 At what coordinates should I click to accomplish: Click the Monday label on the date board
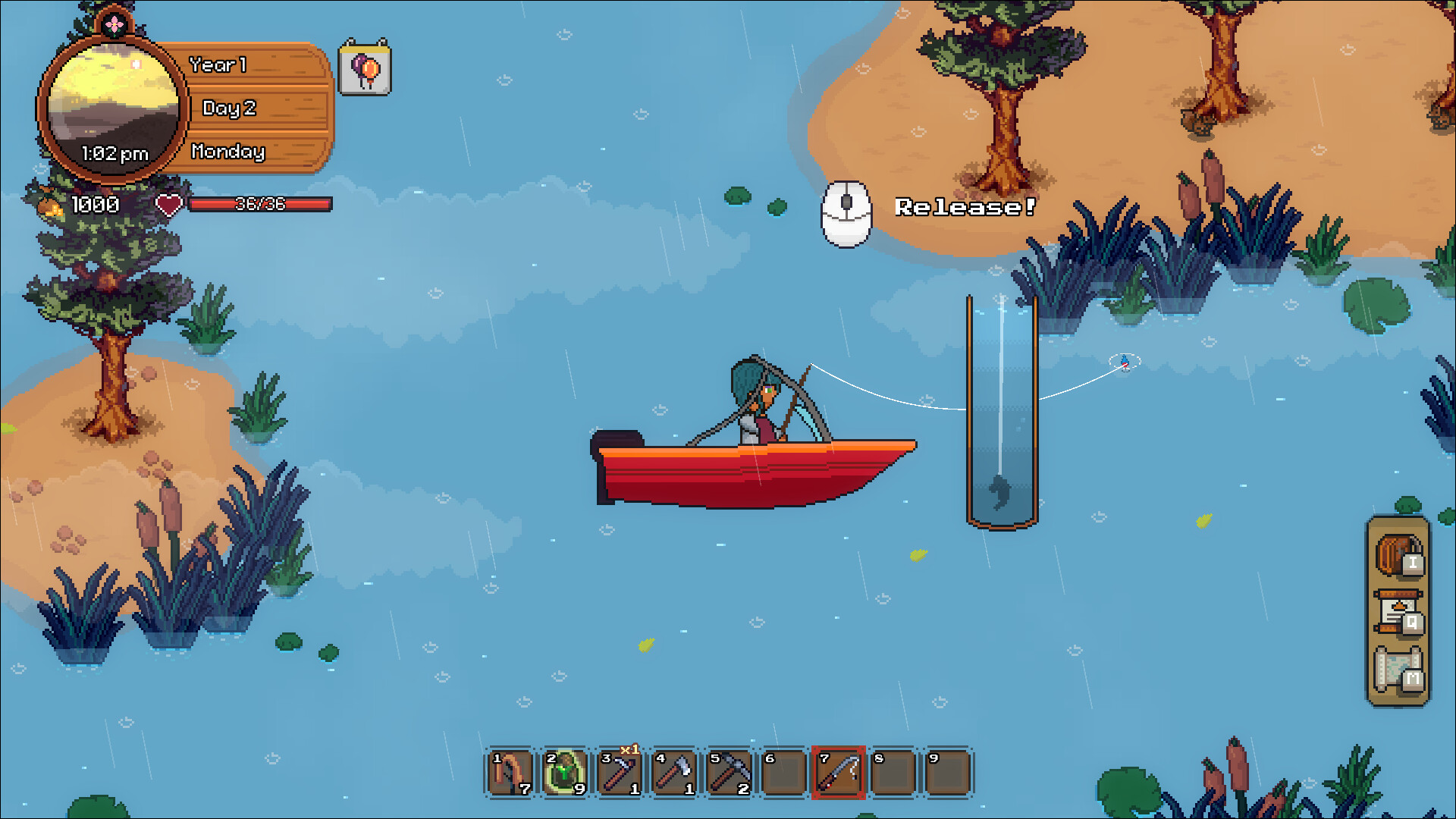tap(227, 152)
